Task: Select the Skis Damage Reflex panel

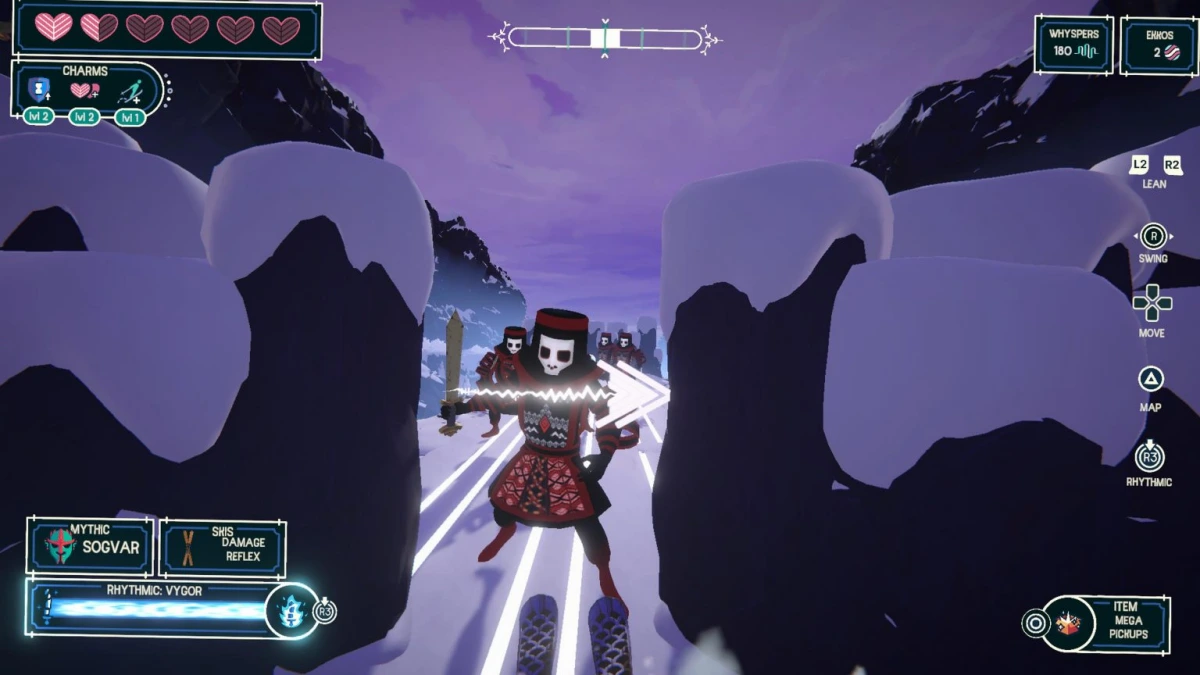Action: 222,548
